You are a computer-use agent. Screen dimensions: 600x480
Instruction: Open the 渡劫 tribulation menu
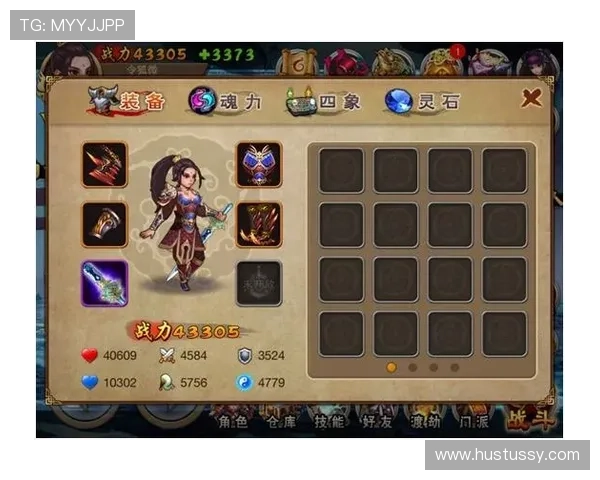point(424,421)
